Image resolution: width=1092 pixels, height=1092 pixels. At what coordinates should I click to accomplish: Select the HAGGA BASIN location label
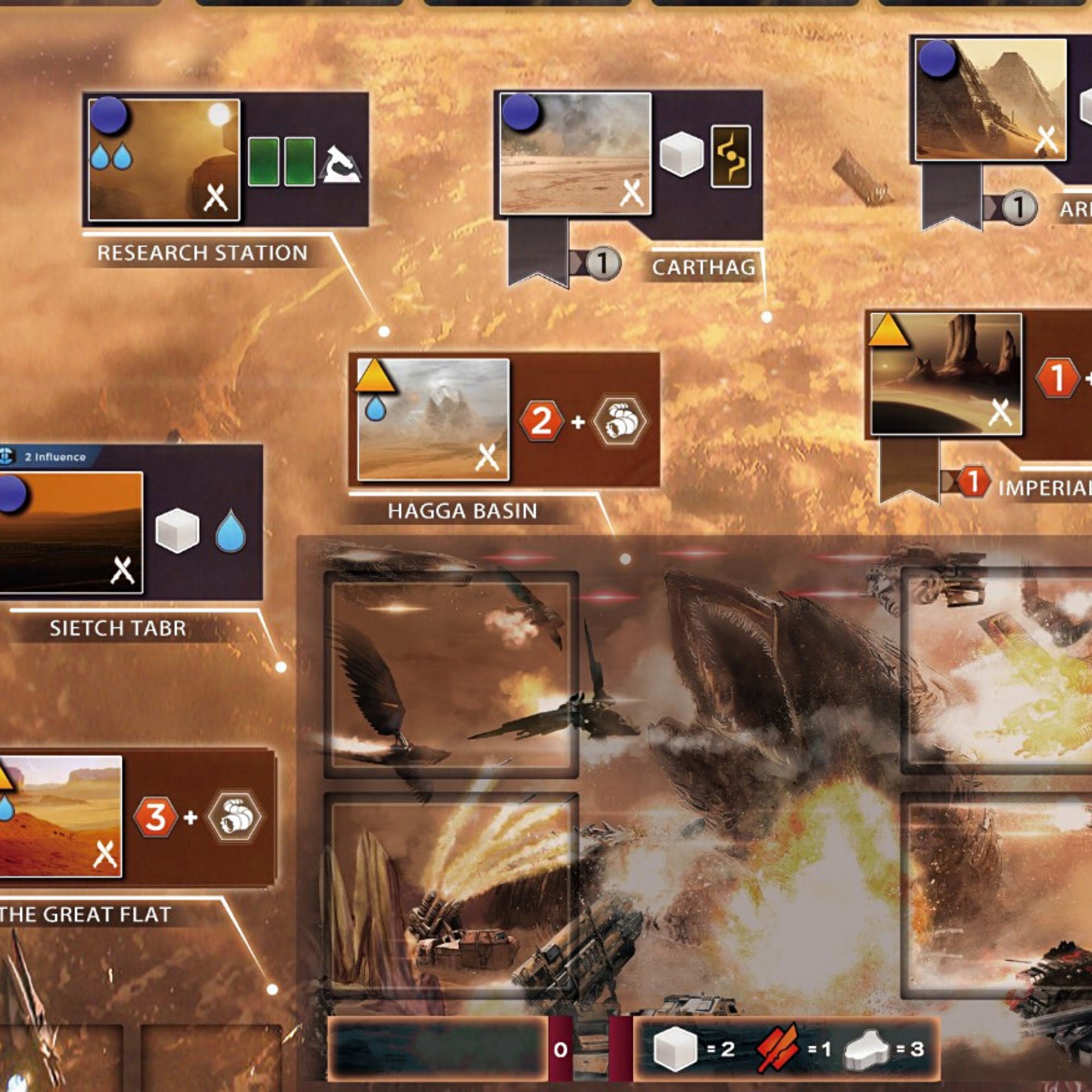coord(464,510)
